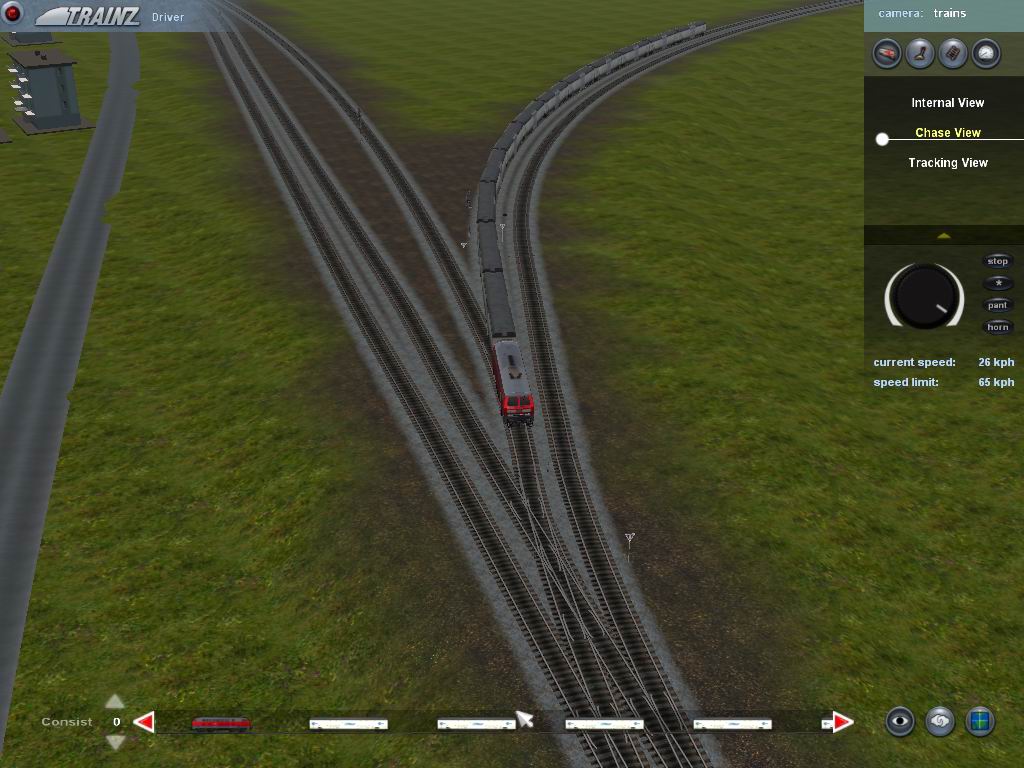Image resolution: width=1024 pixels, height=768 pixels.
Task: Click the star button below stop
Action: click(x=998, y=283)
